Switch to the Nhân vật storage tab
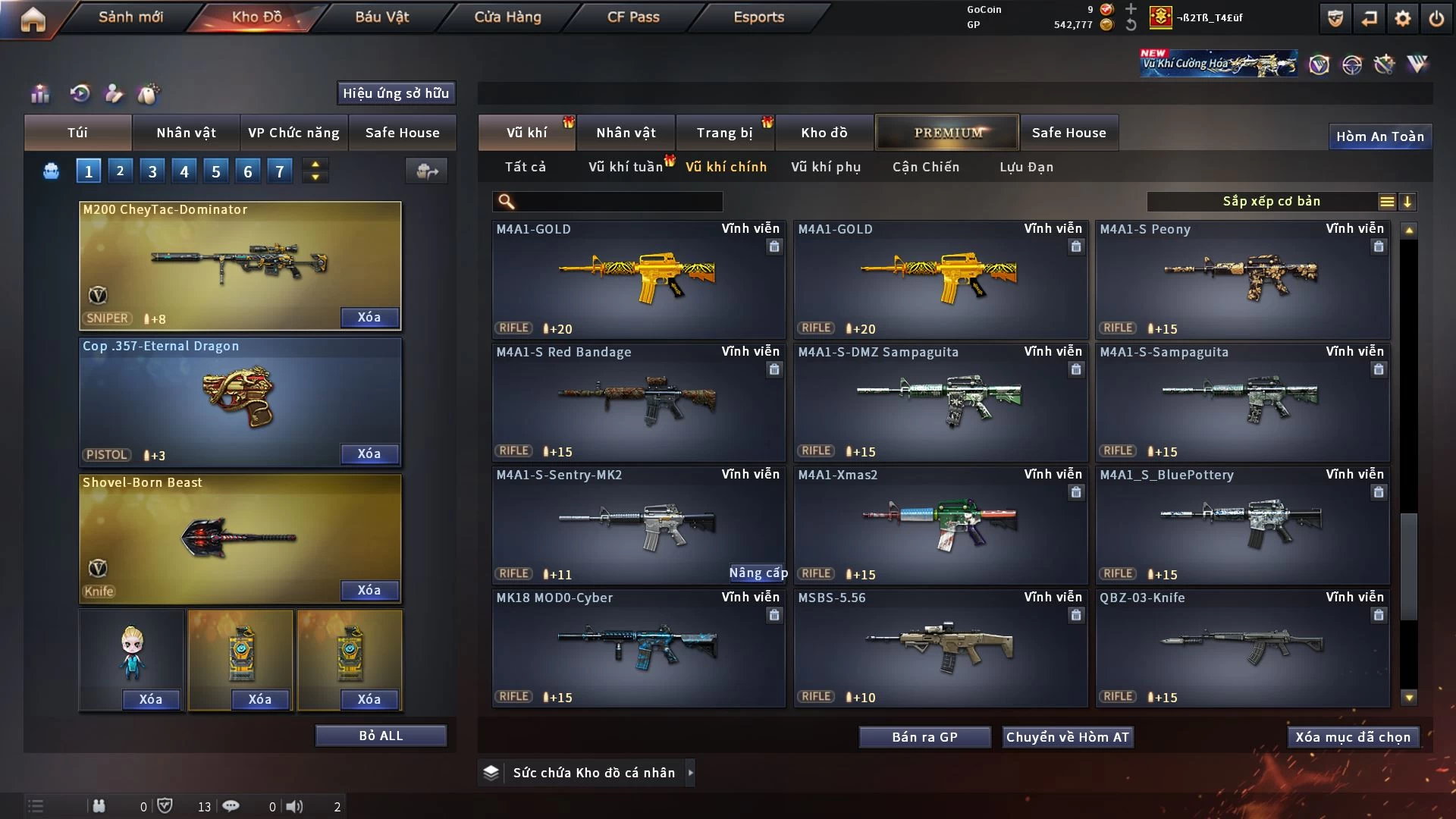Viewport: 1456px width, 819px height. [x=626, y=133]
